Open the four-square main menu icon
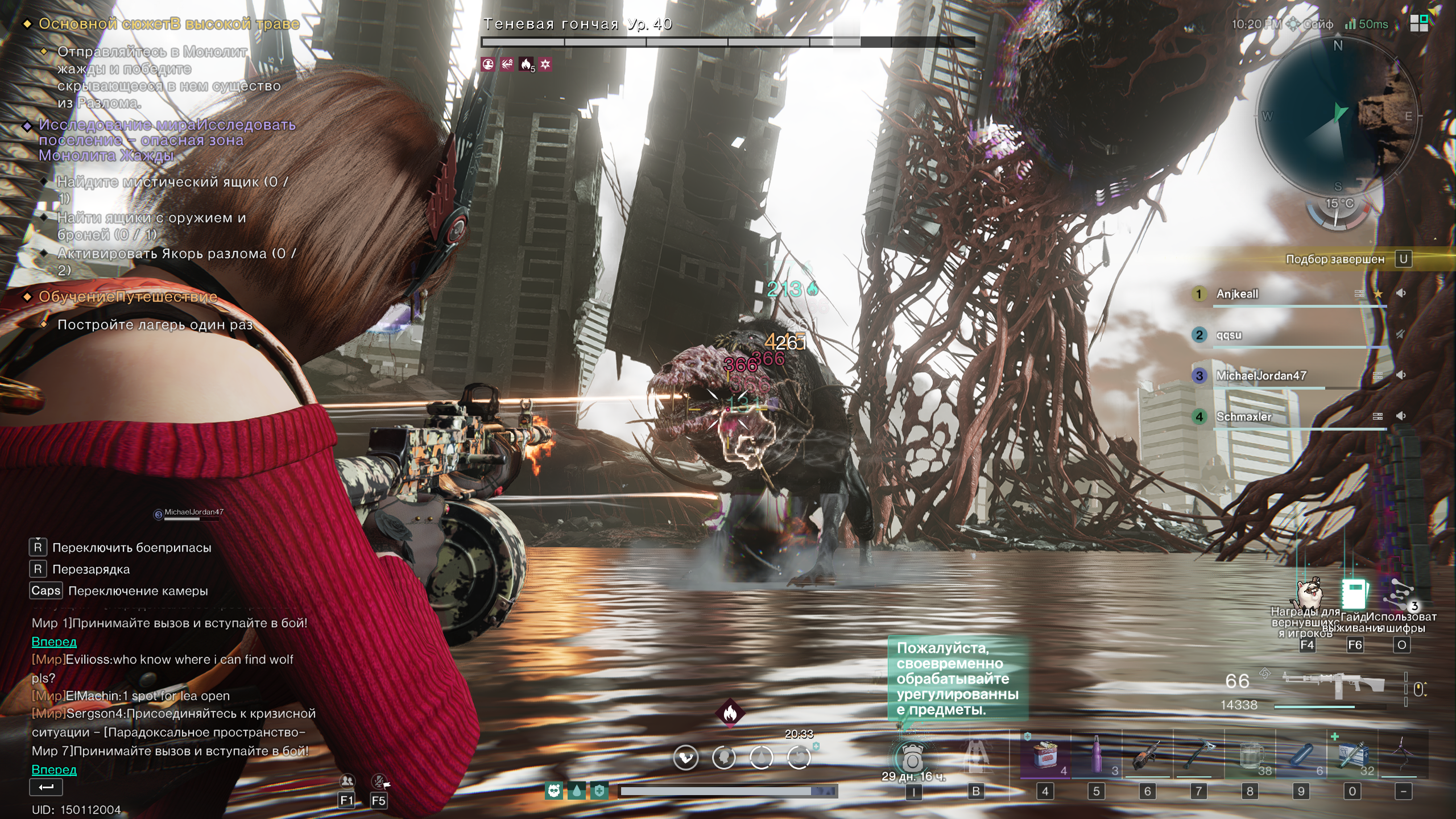This screenshot has width=1456, height=819. [x=1419, y=23]
